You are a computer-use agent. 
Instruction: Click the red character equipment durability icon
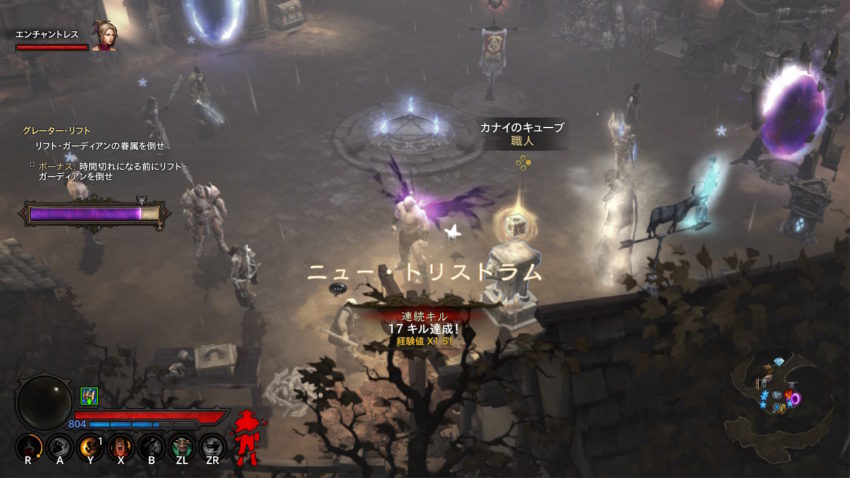point(246,438)
